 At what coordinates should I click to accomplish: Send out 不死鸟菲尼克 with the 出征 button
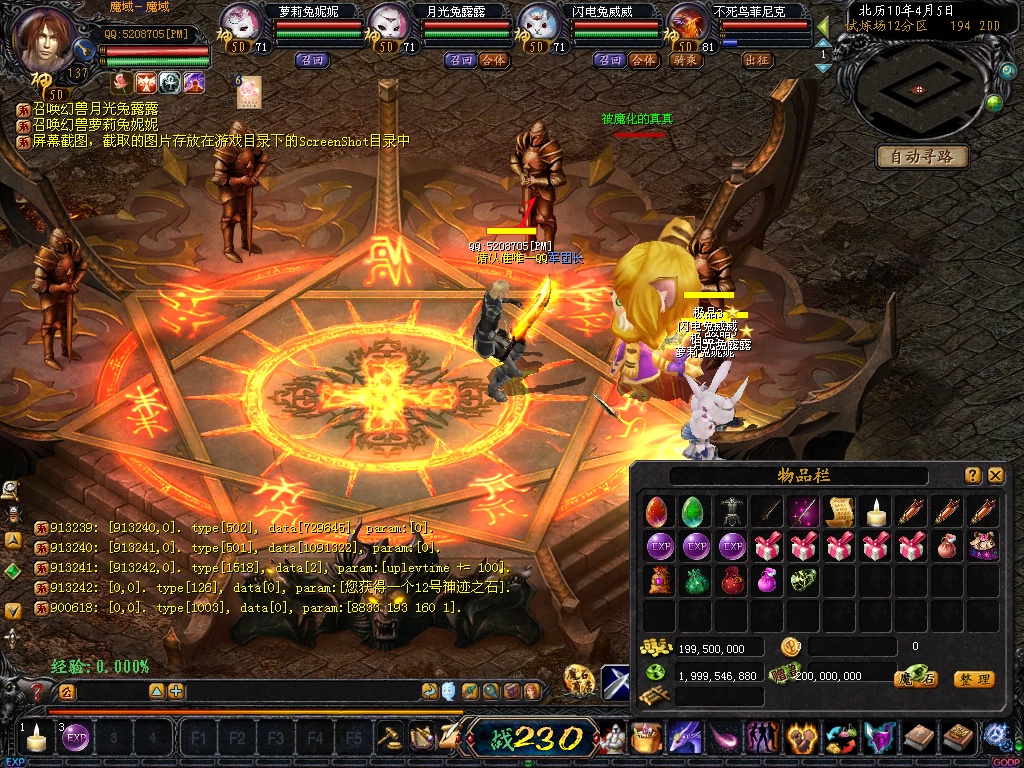coord(757,60)
